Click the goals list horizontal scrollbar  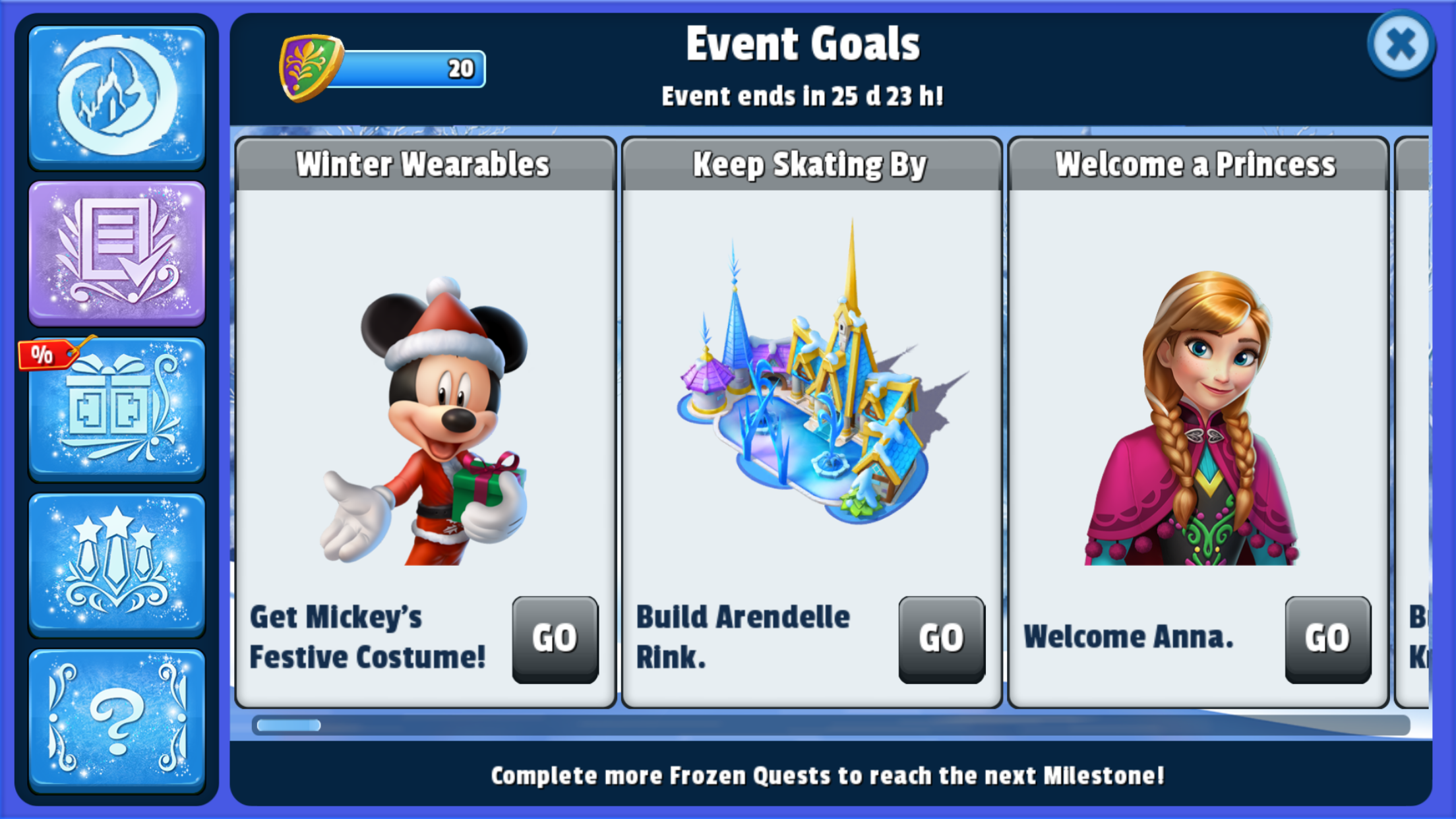coord(831,725)
